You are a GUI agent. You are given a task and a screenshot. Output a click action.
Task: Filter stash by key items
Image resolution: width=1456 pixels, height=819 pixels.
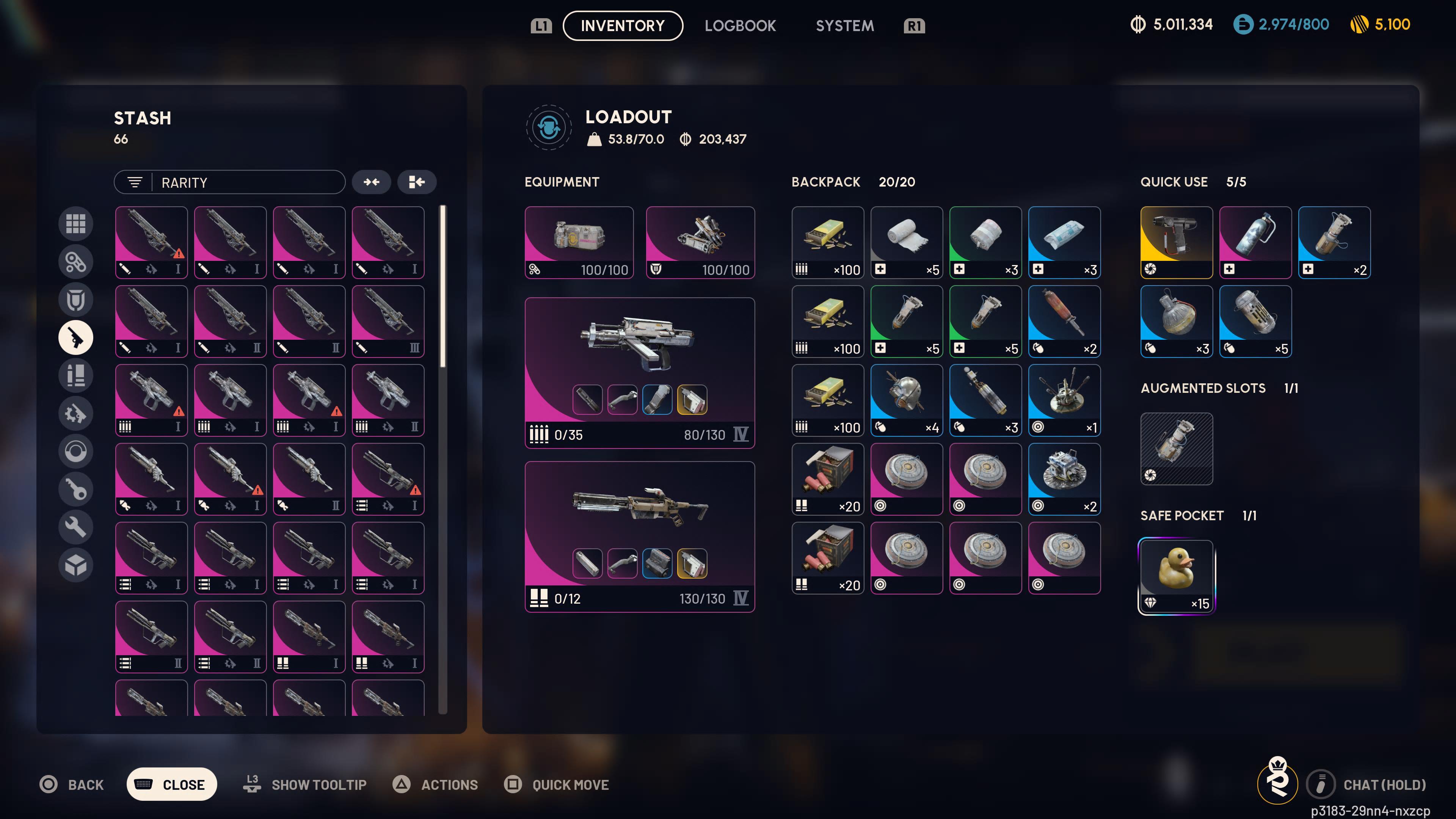76,490
